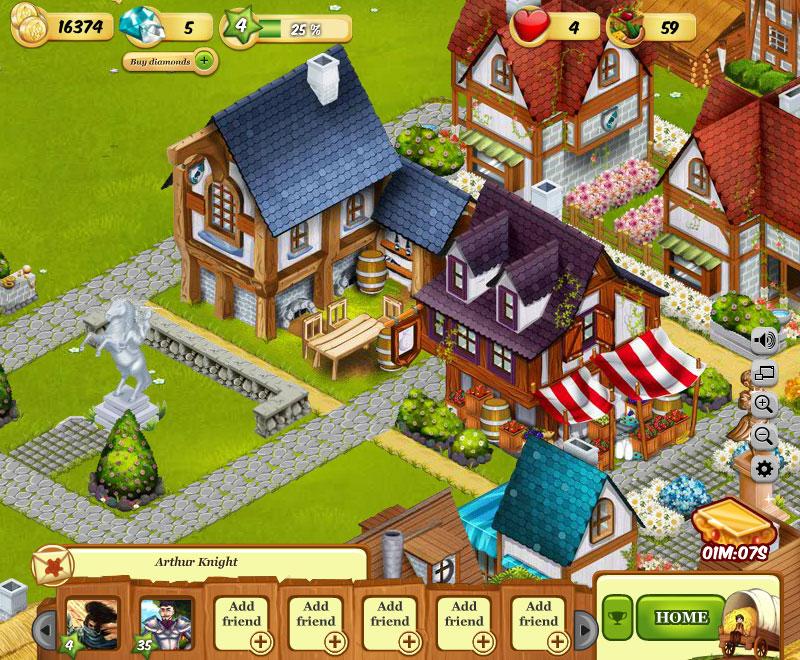The height and width of the screenshot is (660, 800).
Task: Switch to fullscreen display mode
Action: tap(765, 374)
